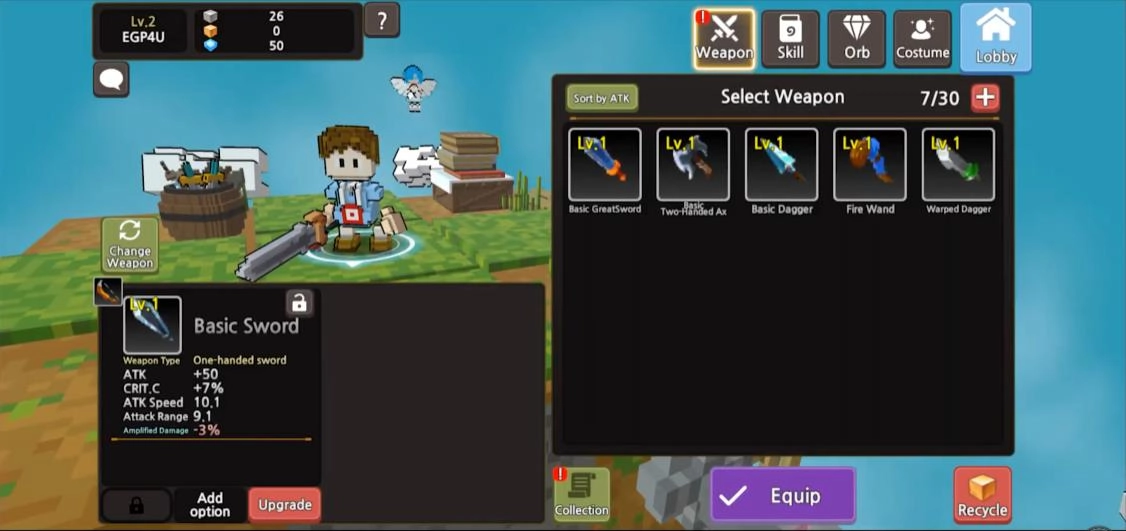
Task: Open the question mark help button
Action: 382,20
